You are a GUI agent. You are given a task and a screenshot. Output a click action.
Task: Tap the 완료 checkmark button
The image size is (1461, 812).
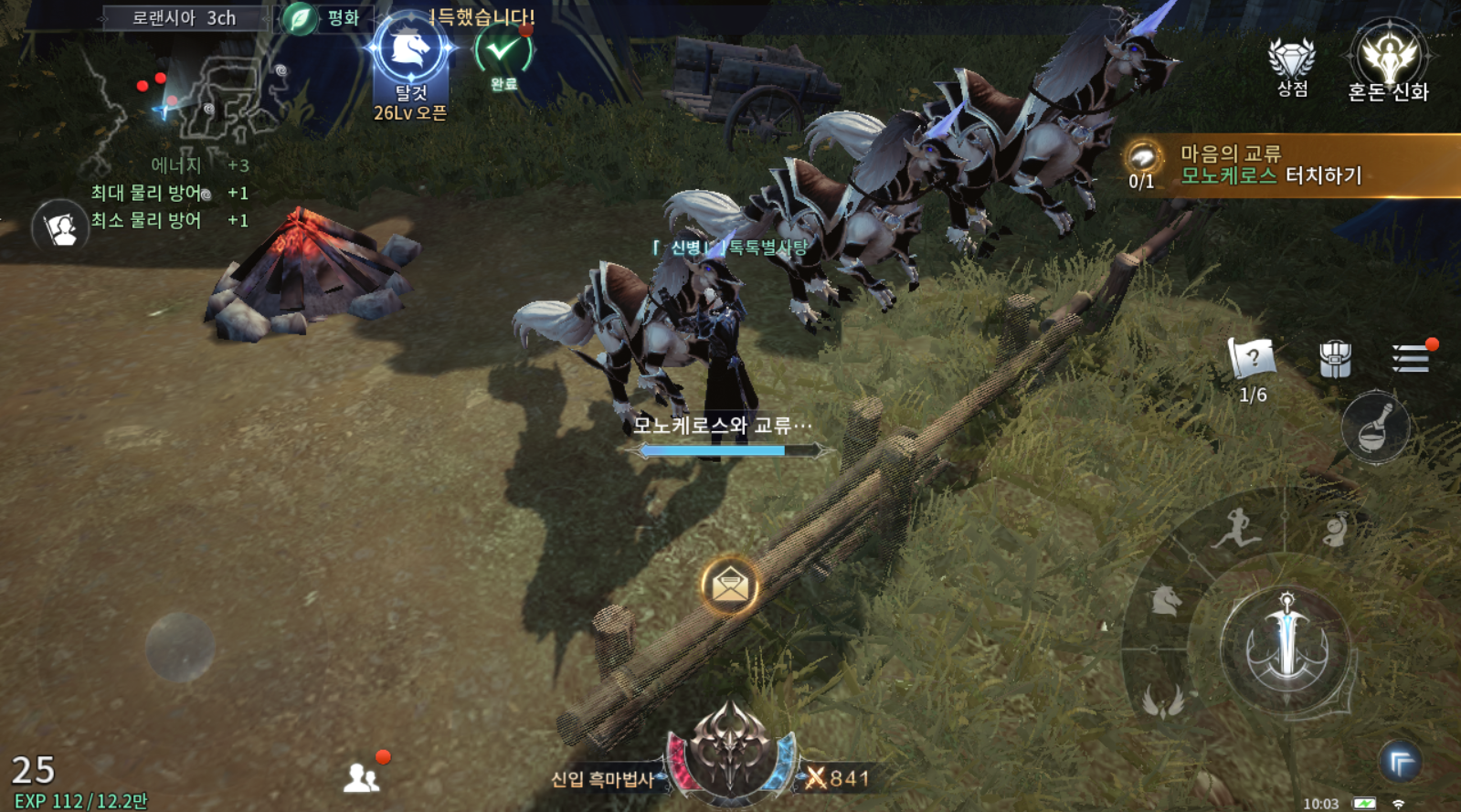pyautogui.click(x=503, y=52)
